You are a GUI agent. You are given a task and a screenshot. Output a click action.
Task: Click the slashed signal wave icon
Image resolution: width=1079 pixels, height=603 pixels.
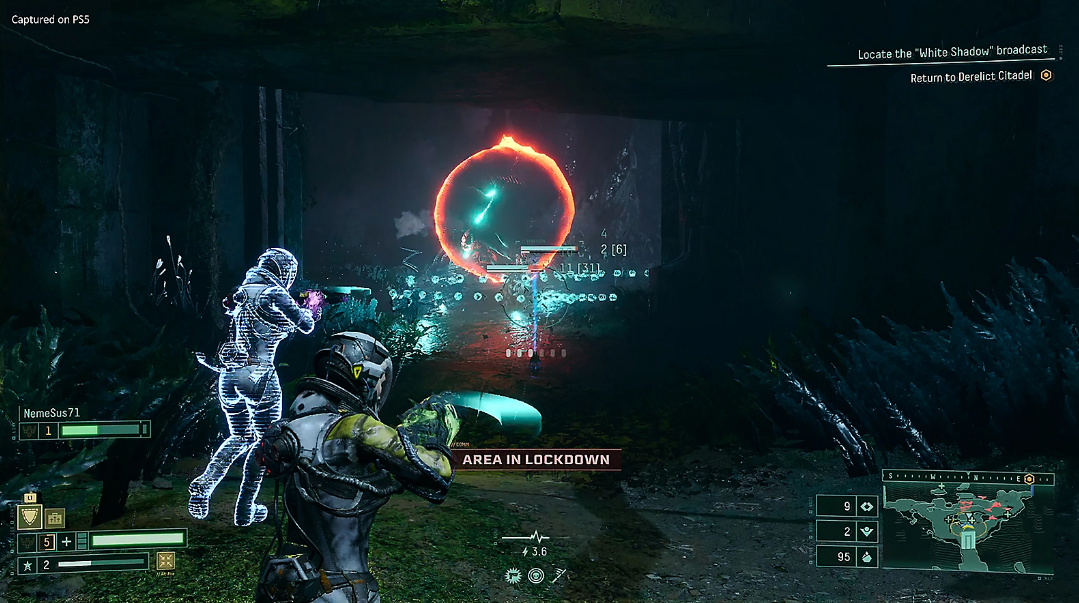click(559, 575)
